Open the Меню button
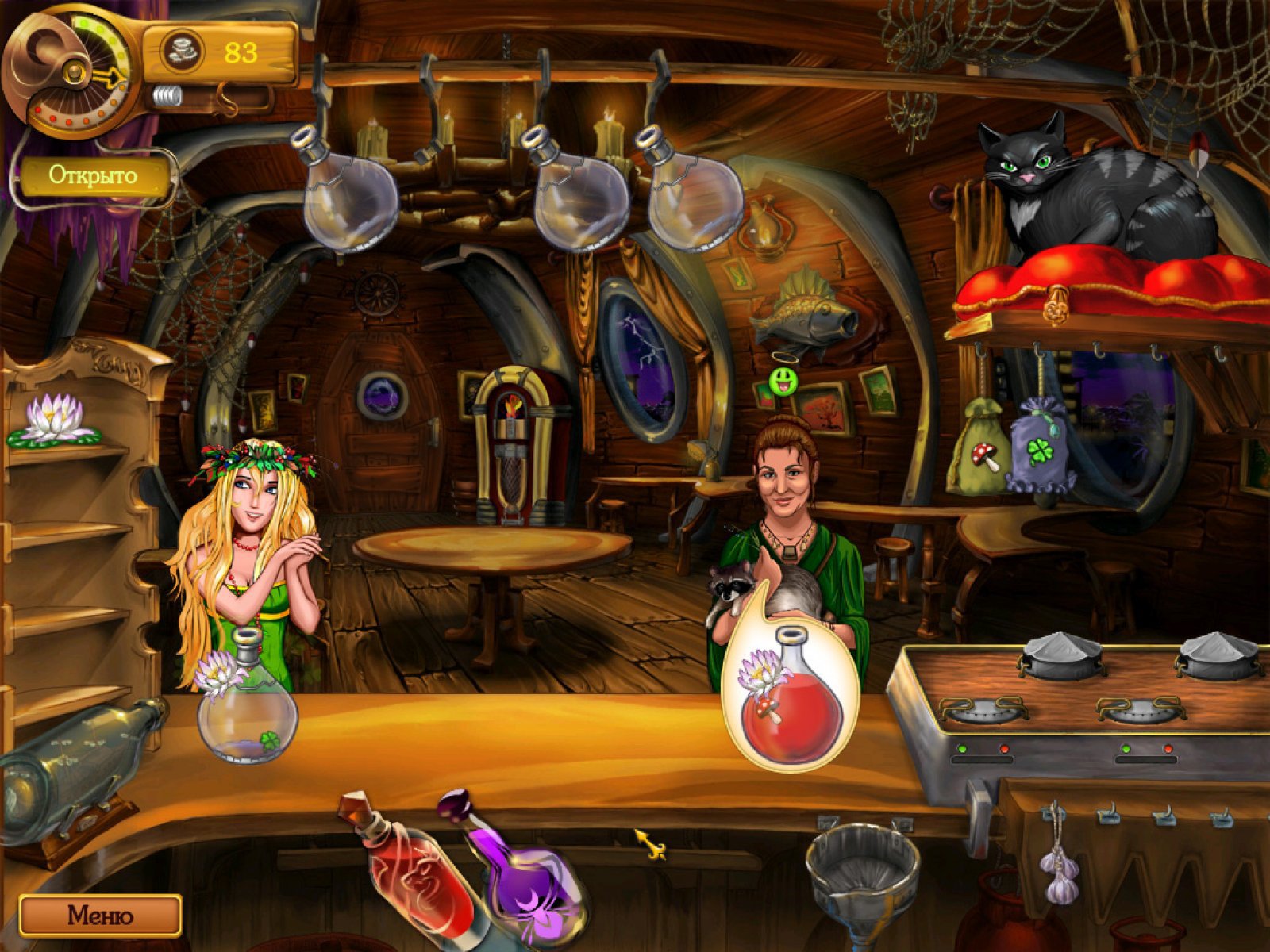 click(x=100, y=916)
